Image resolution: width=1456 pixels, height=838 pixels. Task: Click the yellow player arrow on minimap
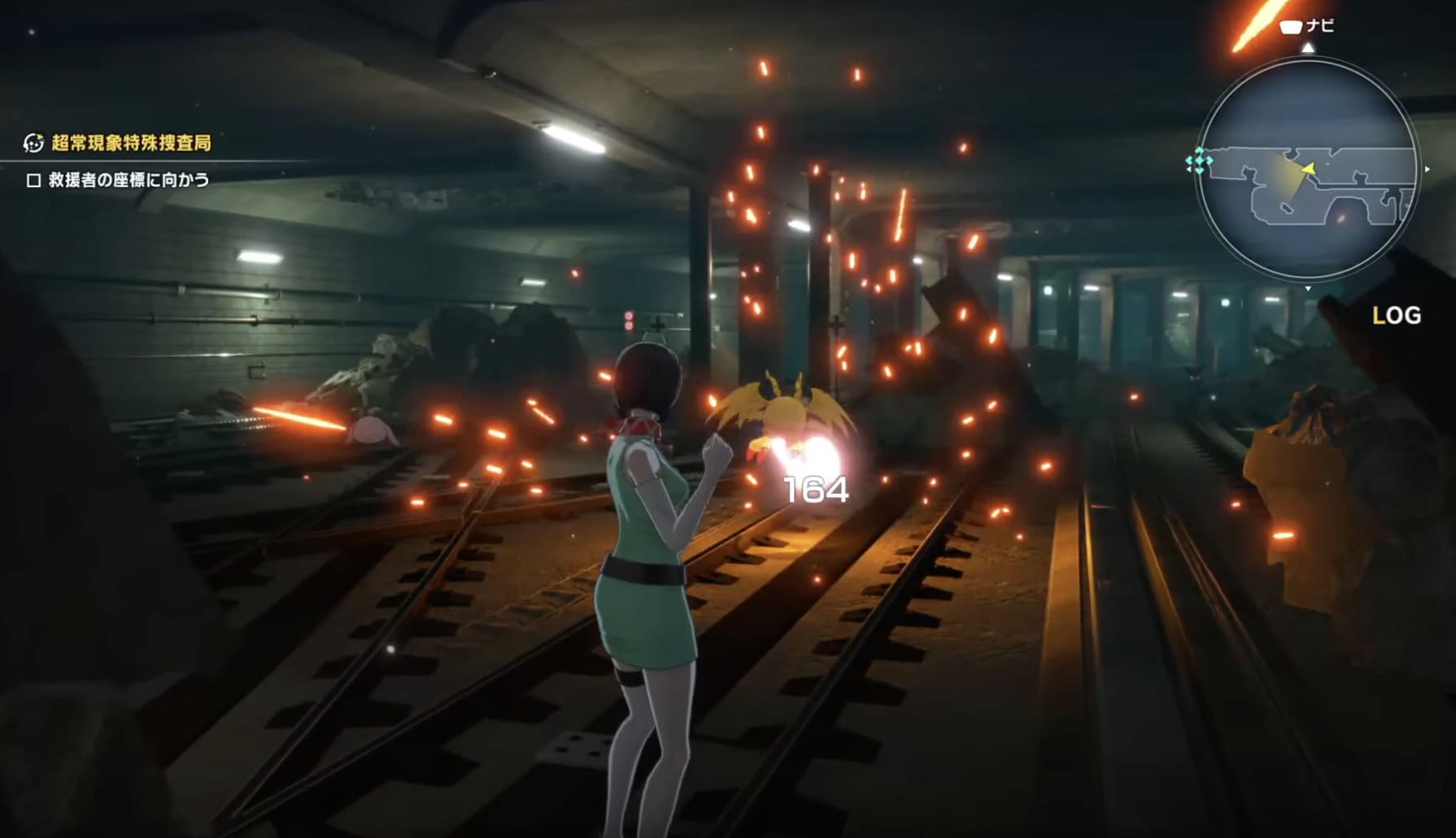coord(1309,168)
